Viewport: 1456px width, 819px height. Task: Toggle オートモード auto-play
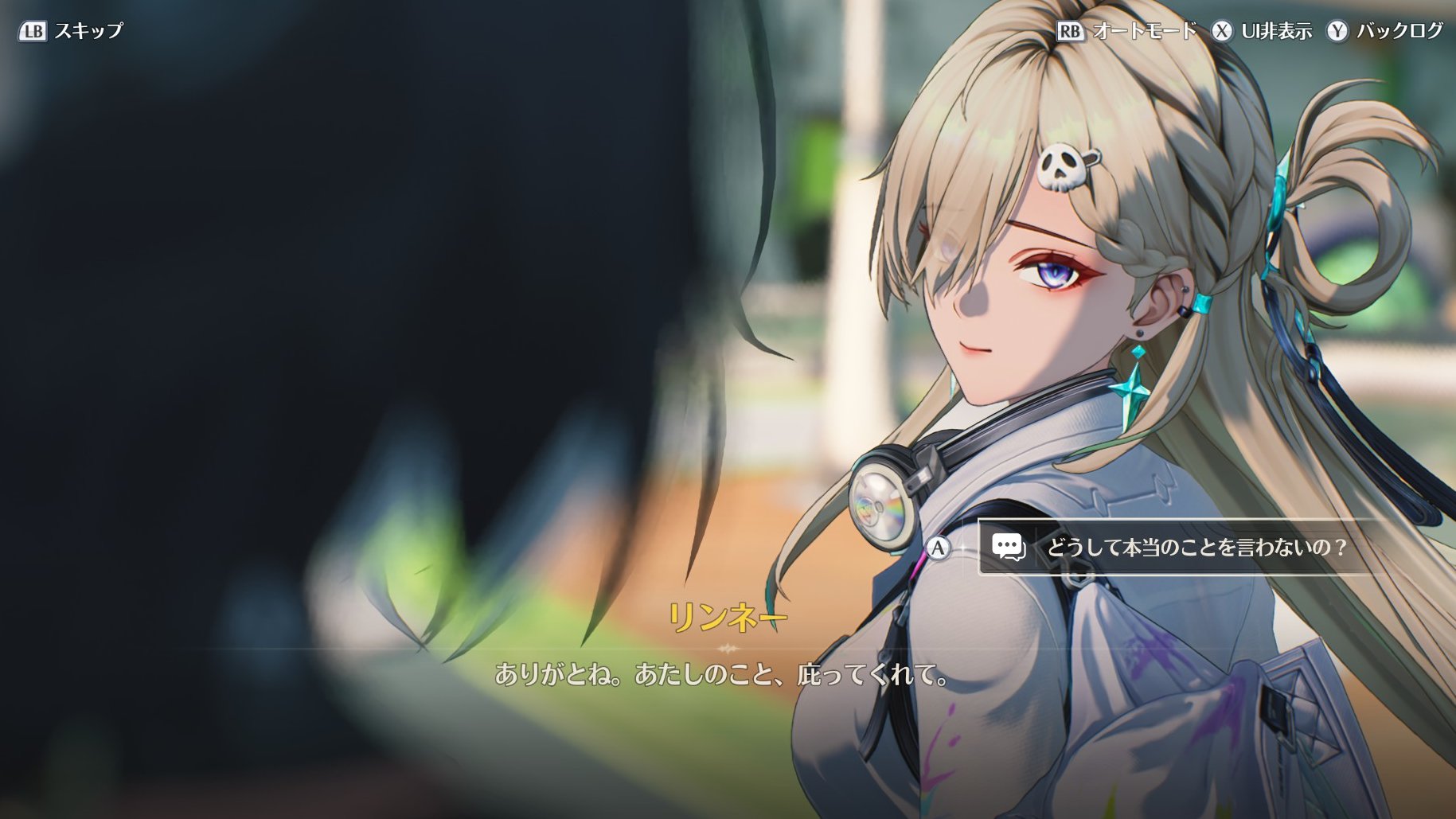point(1127,31)
